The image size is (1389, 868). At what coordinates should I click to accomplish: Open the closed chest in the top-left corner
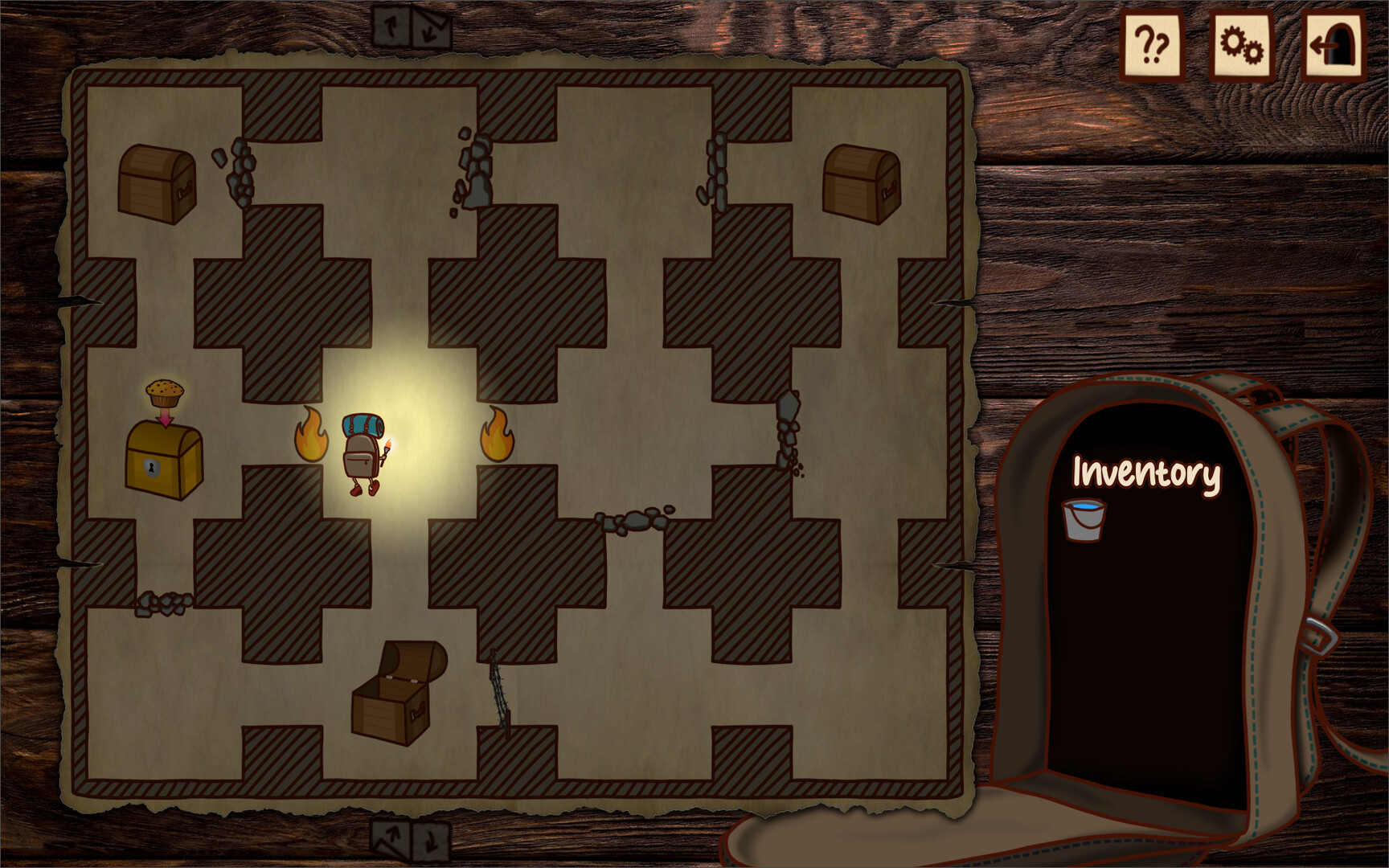157,183
